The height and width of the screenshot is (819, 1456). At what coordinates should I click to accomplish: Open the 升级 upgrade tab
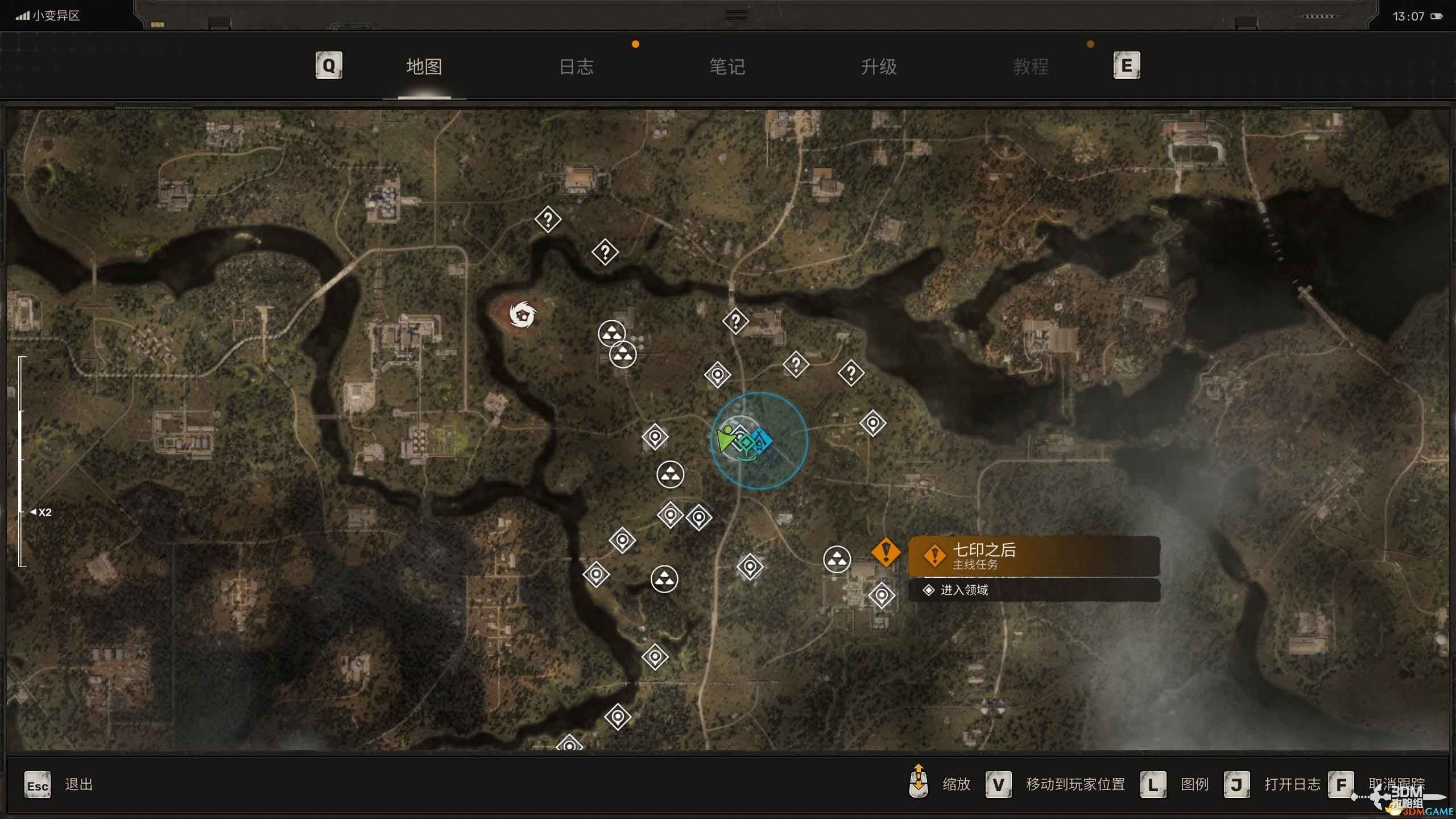pos(879,67)
